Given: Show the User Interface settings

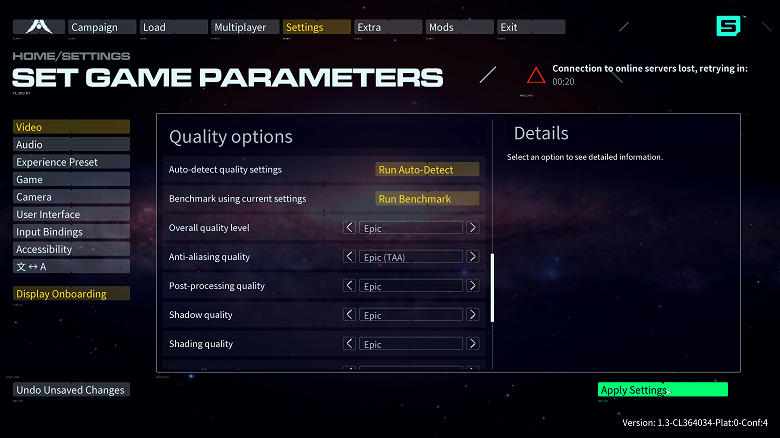Looking at the screenshot, I should point(71,214).
